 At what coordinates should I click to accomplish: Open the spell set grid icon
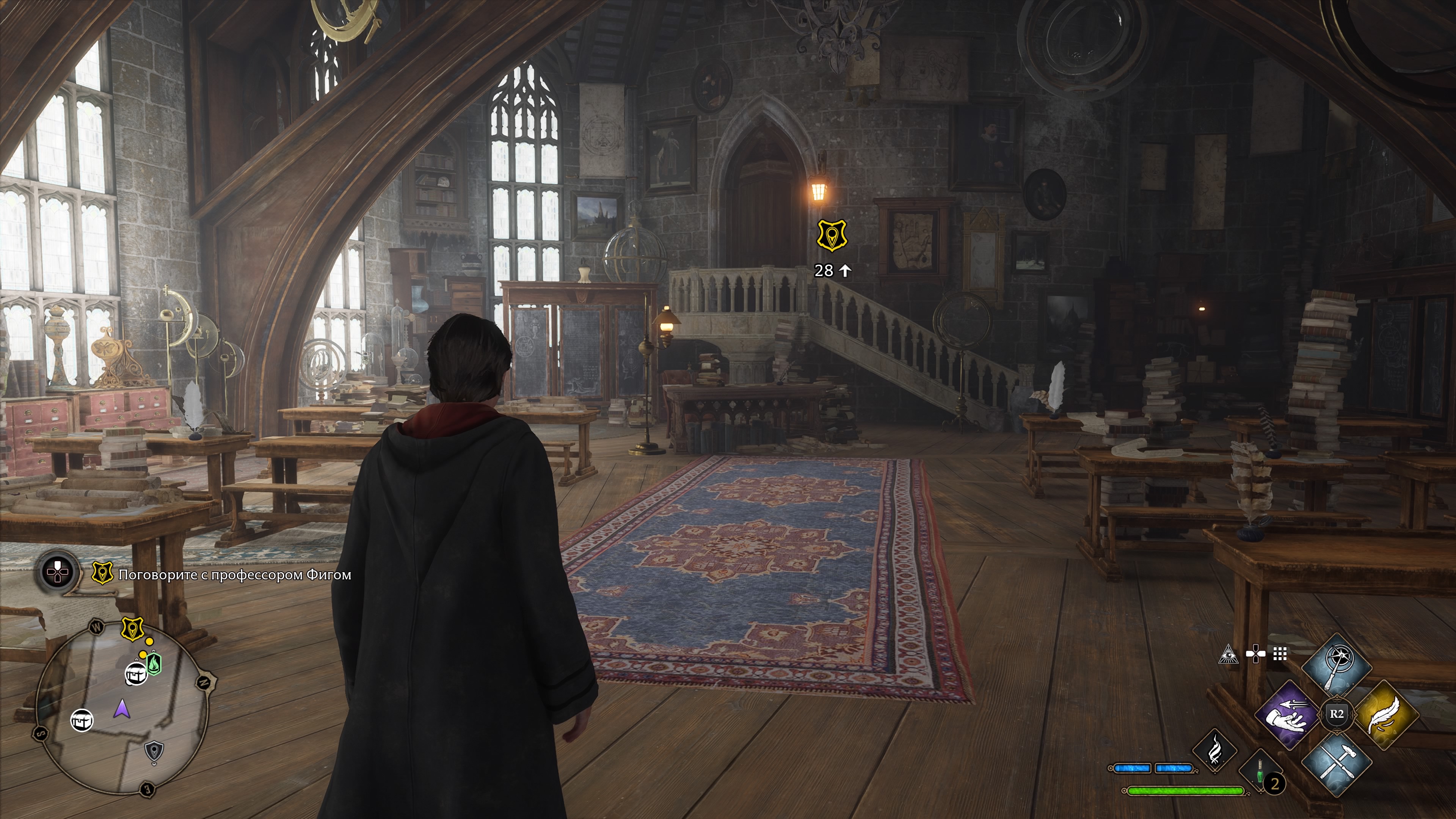point(1280,654)
